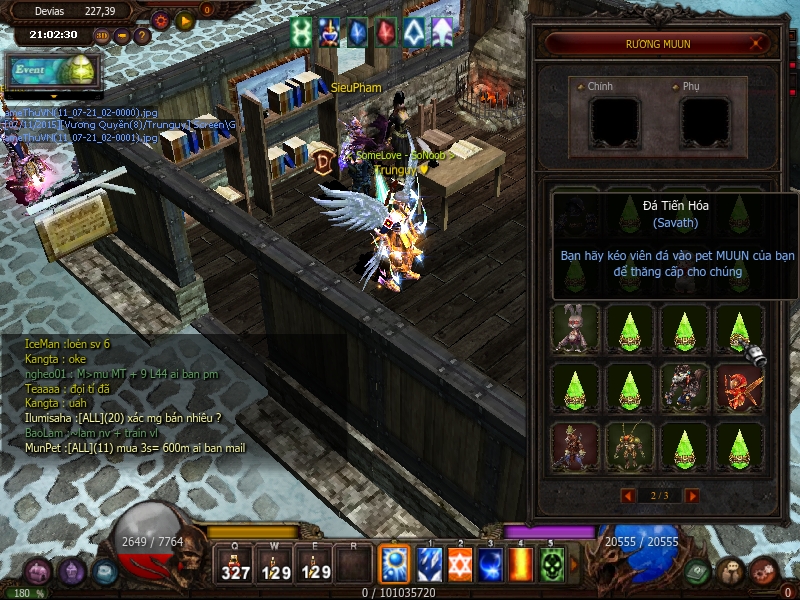Viewport: 800px width, 600px height.
Task: Click the orange play arrow button
Action: pyautogui.click(x=184, y=19)
